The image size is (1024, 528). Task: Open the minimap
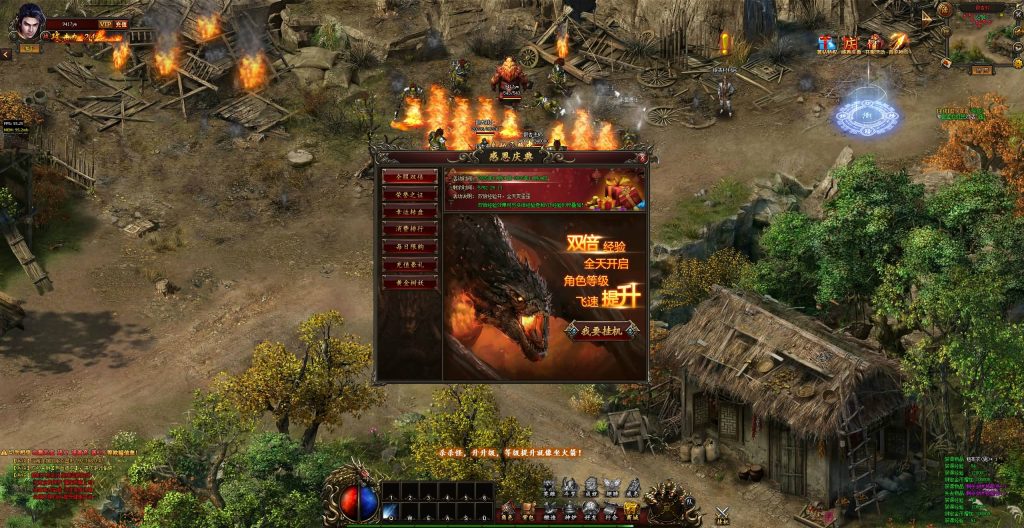986,36
